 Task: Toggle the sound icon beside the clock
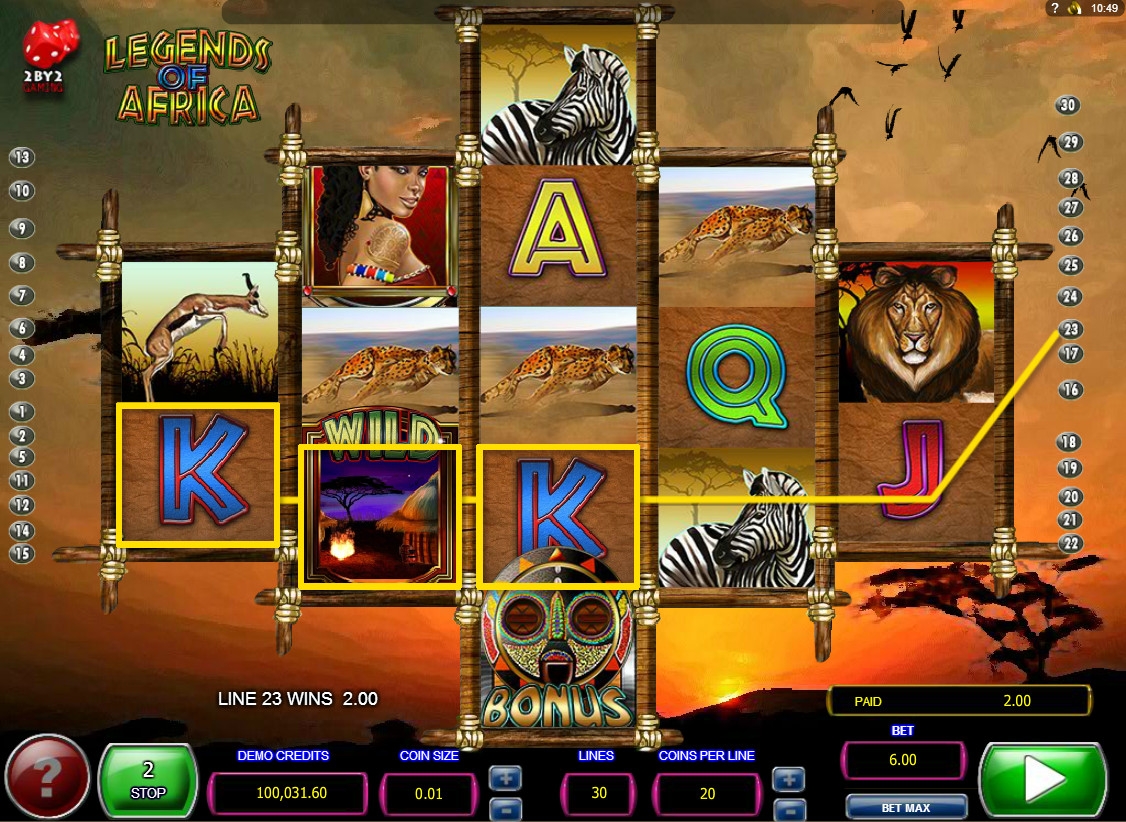[1075, 8]
